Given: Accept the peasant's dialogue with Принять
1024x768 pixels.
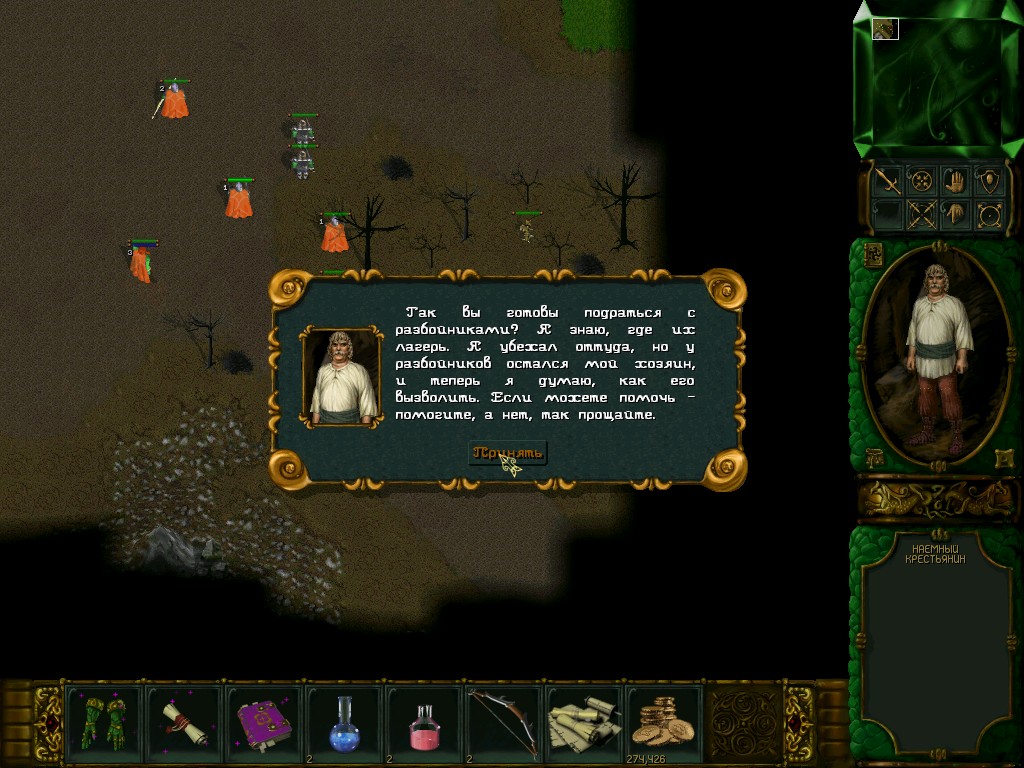Looking at the screenshot, I should tap(508, 453).
